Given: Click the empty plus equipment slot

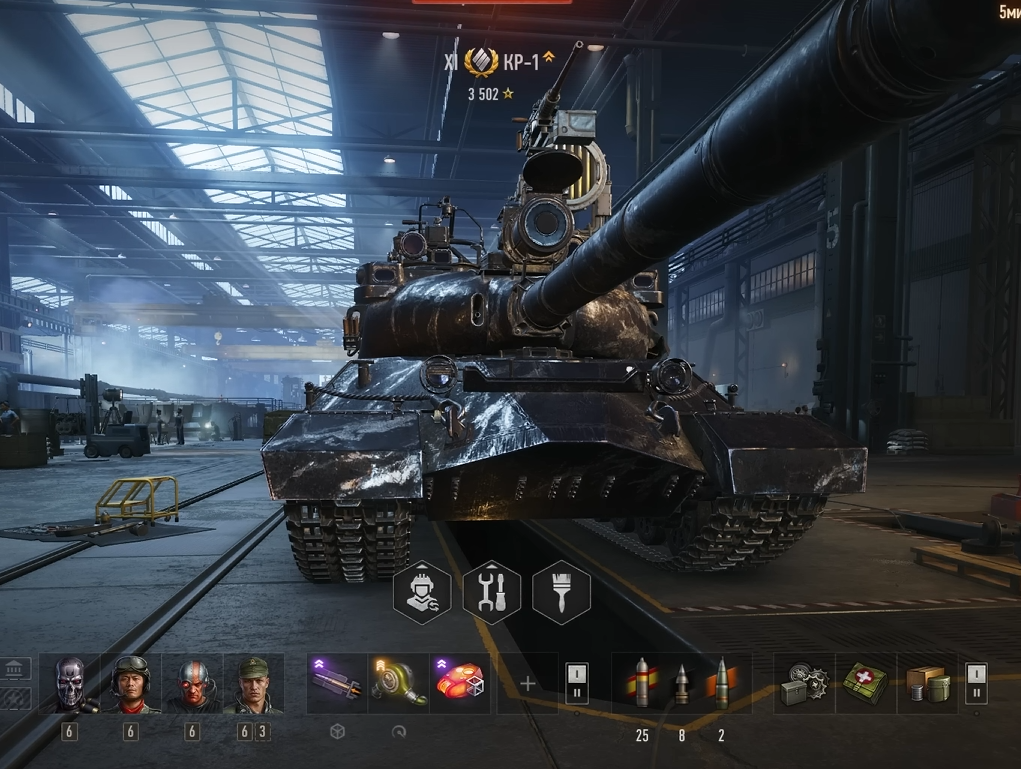Looking at the screenshot, I should coord(528,684).
